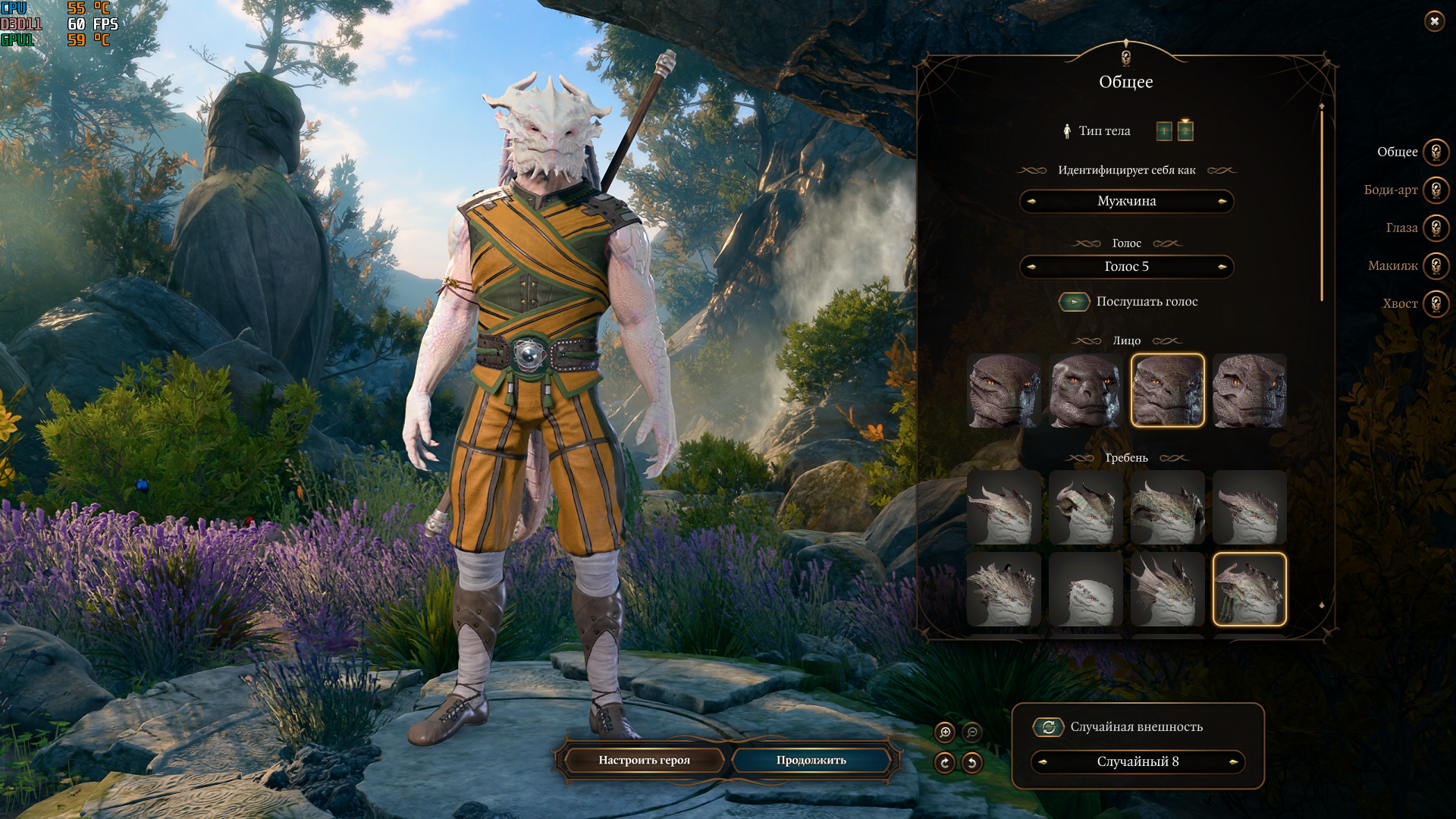1456x819 pixels.
Task: Select the Макияж tab
Action: pyautogui.click(x=1436, y=265)
